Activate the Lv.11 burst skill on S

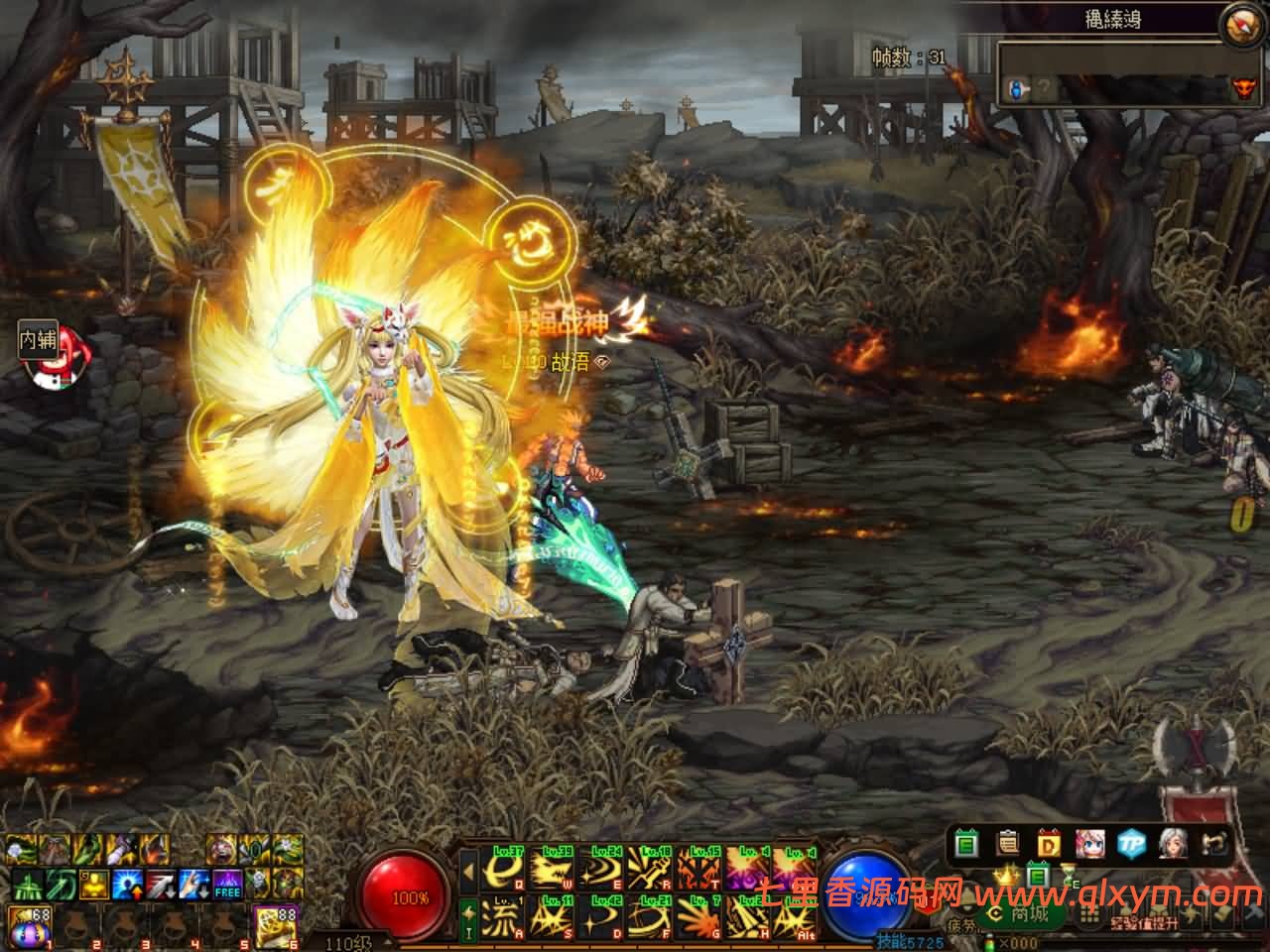coord(553,916)
